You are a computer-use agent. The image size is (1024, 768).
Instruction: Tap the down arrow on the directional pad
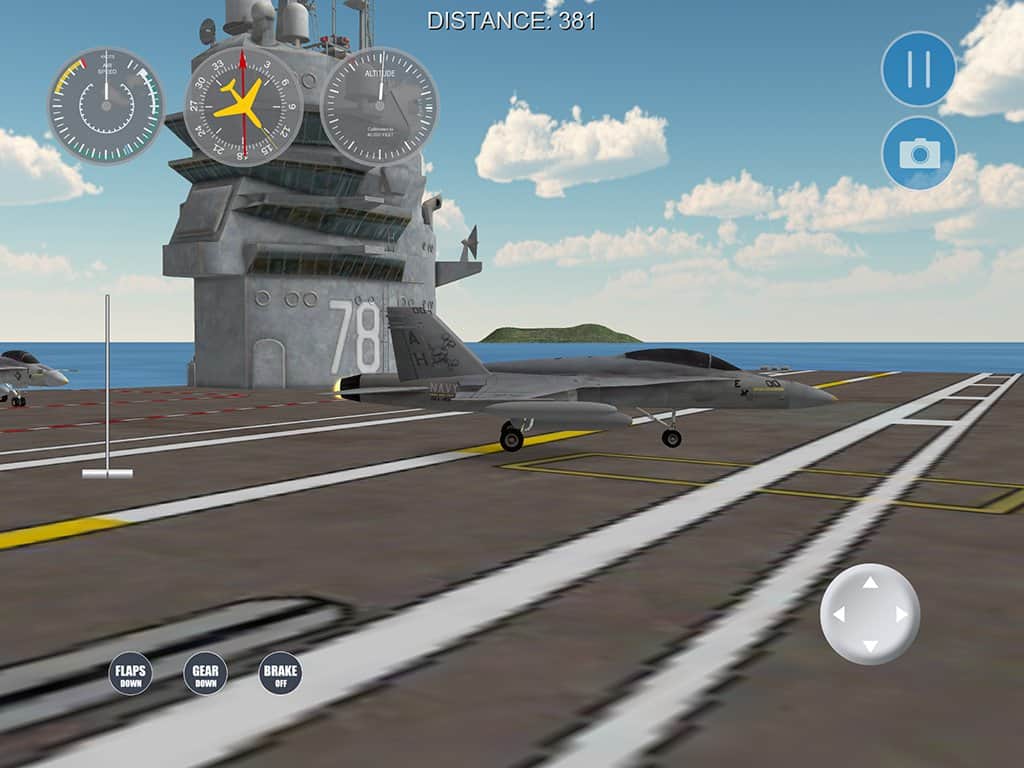pyautogui.click(x=870, y=646)
